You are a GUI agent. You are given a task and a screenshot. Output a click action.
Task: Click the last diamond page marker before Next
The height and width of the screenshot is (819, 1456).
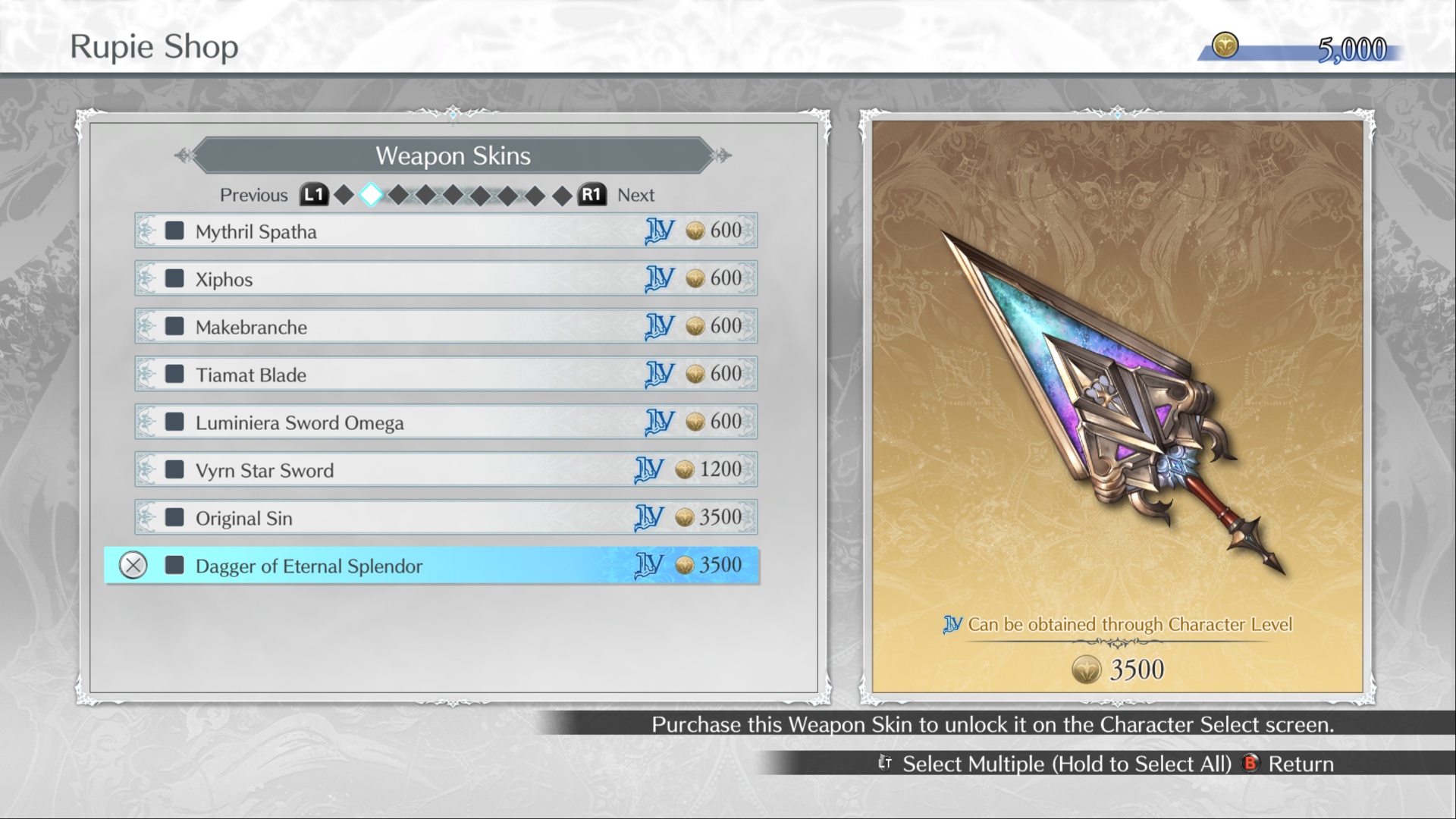click(563, 194)
